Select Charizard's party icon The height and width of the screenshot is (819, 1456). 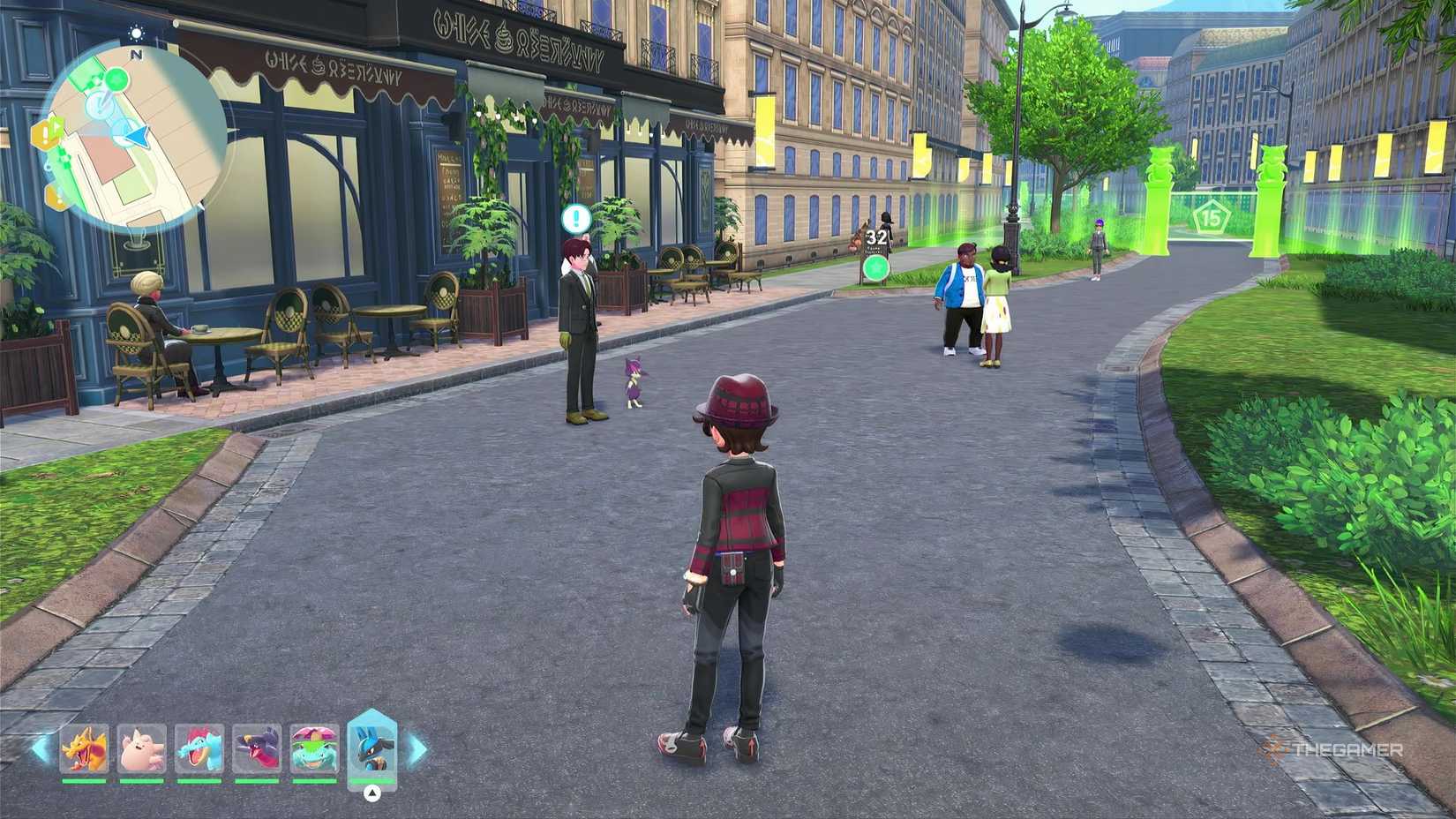(x=86, y=749)
